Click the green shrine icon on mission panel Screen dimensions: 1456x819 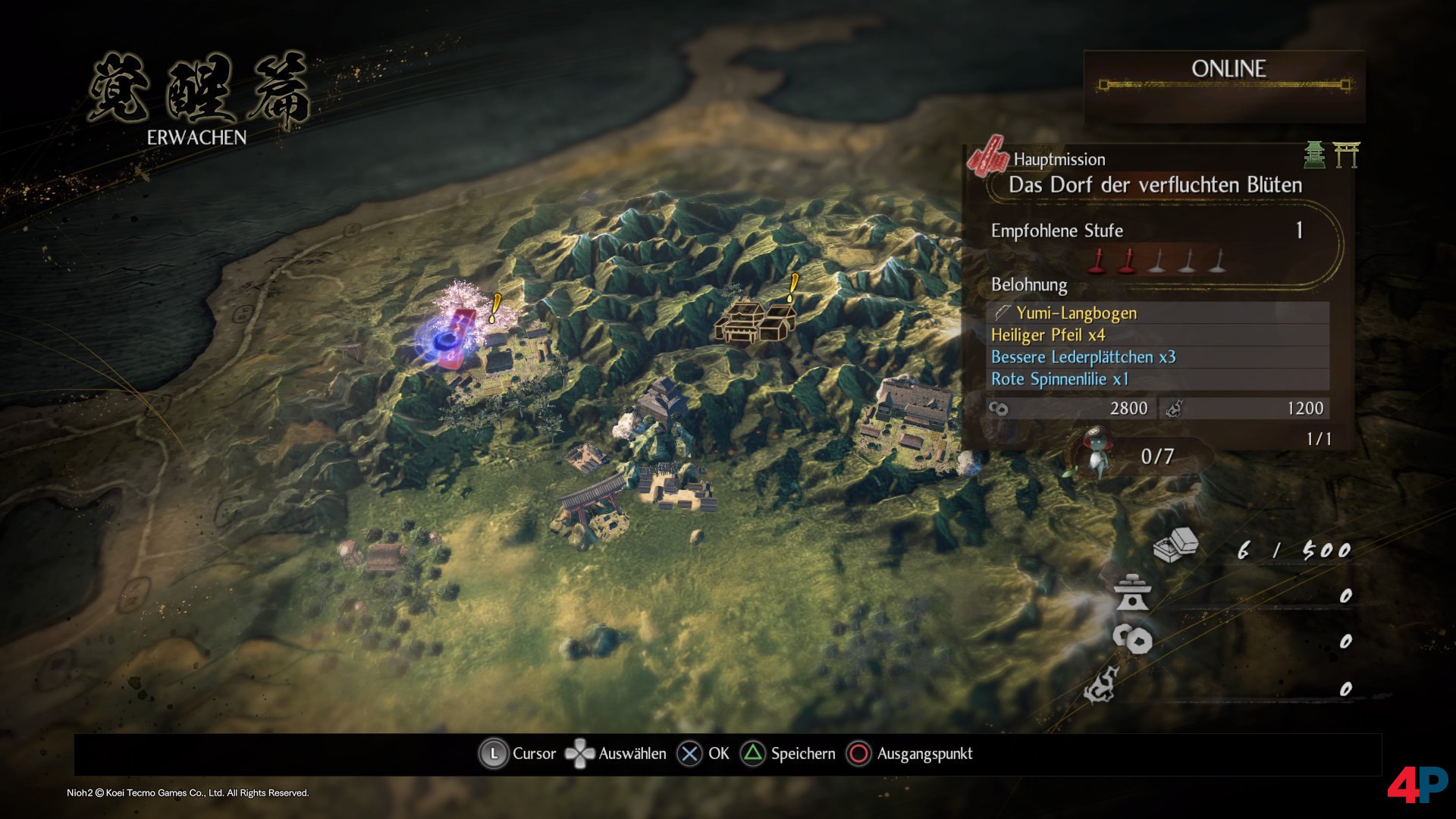pos(1314,155)
